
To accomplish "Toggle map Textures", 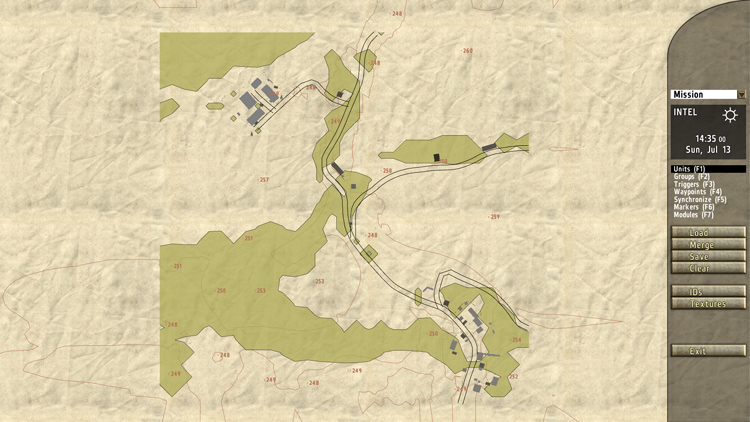I will coord(708,304).
